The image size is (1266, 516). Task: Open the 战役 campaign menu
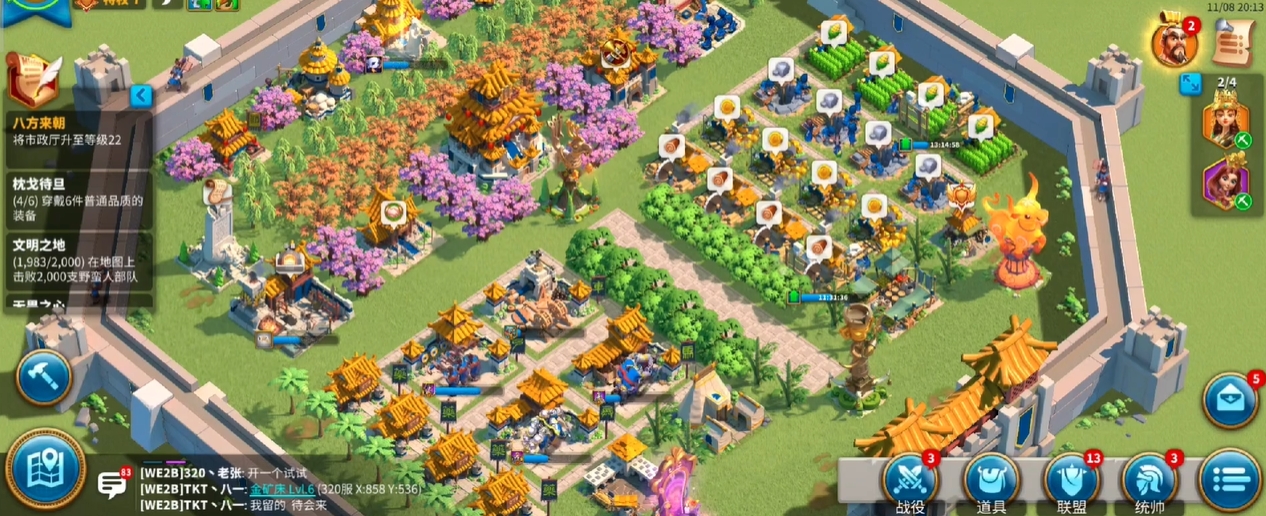click(x=910, y=482)
